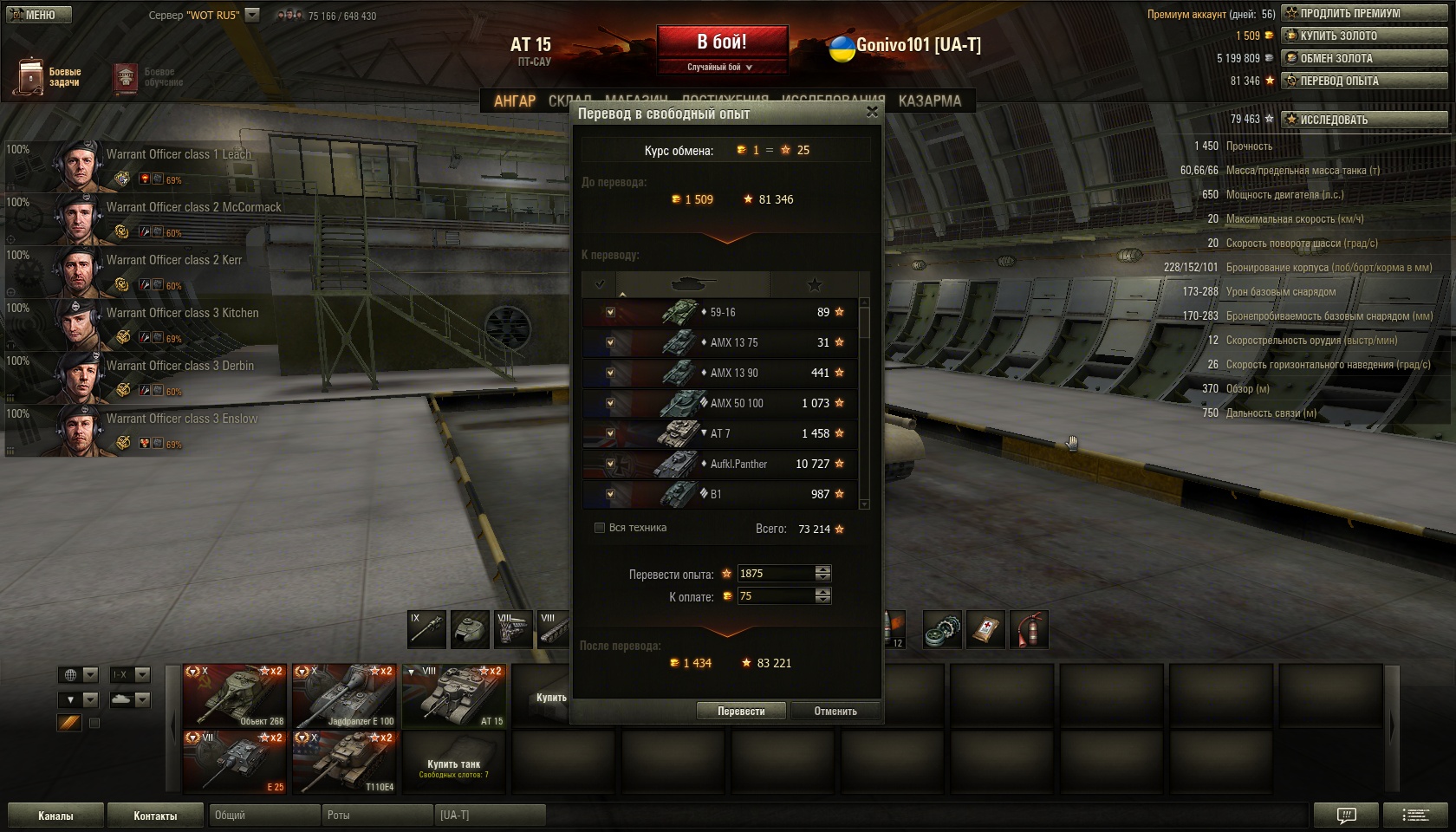
Task: Confirm transfer with the Перевести button
Action: (741, 712)
